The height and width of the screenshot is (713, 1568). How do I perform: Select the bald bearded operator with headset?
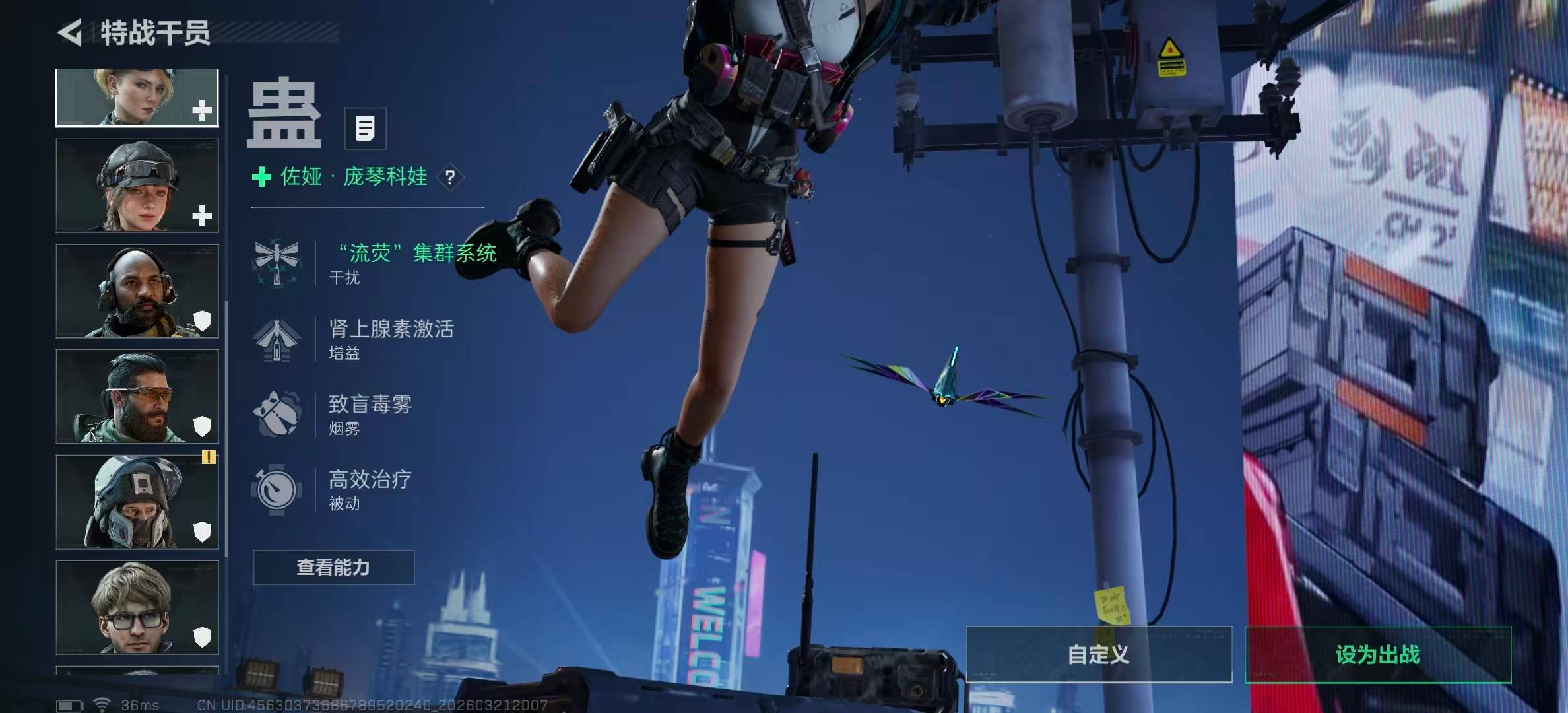click(137, 291)
